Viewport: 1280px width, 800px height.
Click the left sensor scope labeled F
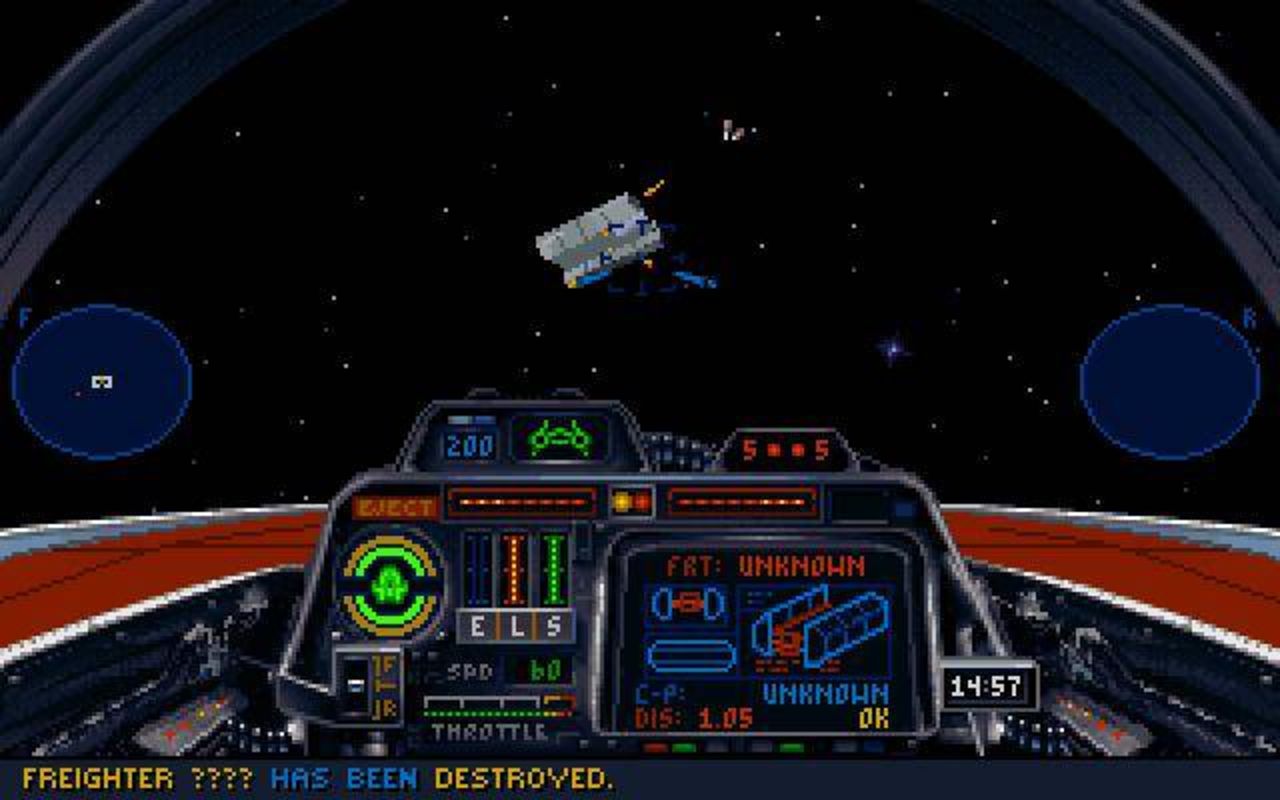point(100,383)
